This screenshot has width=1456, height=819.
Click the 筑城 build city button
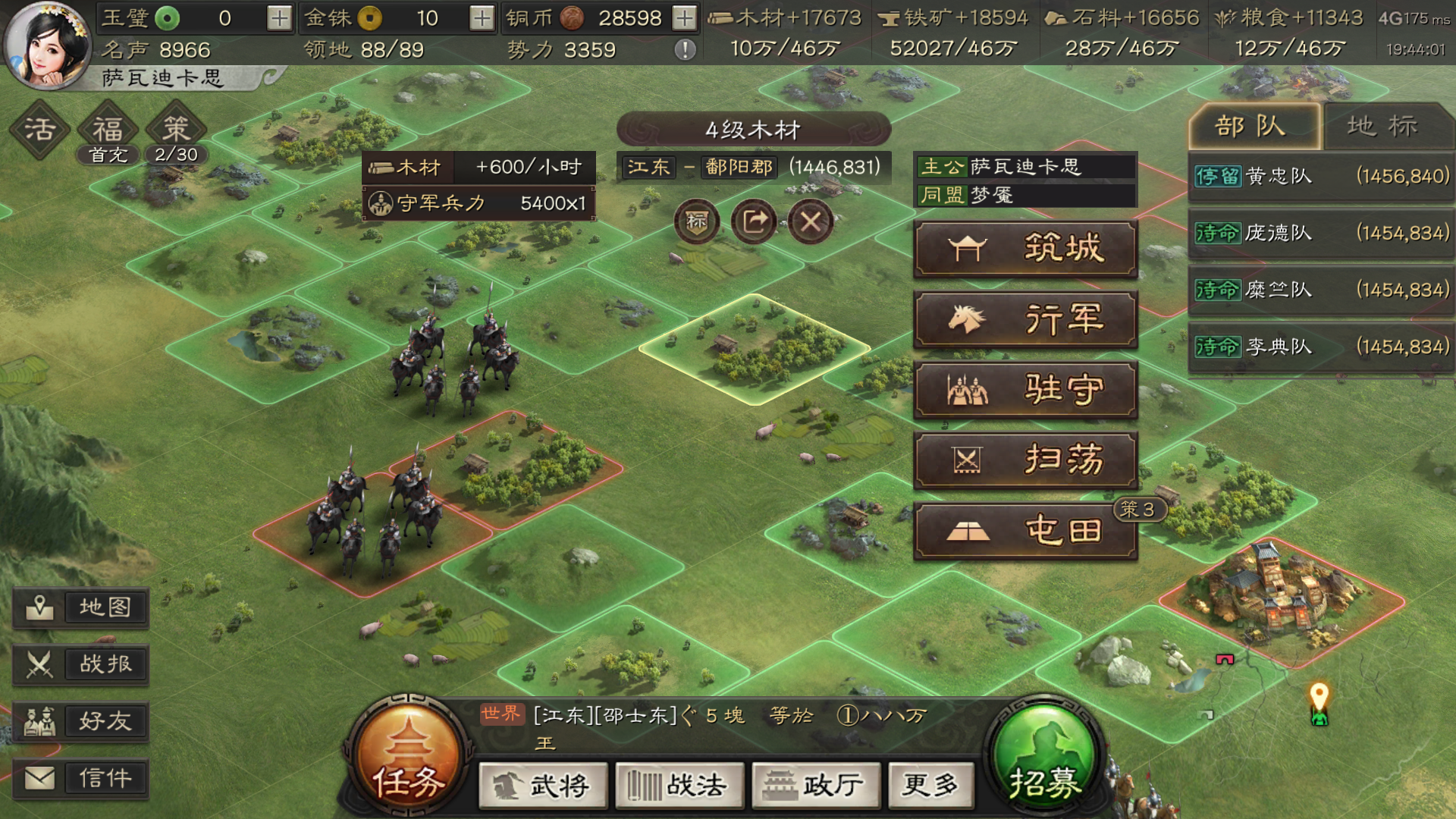1025,249
